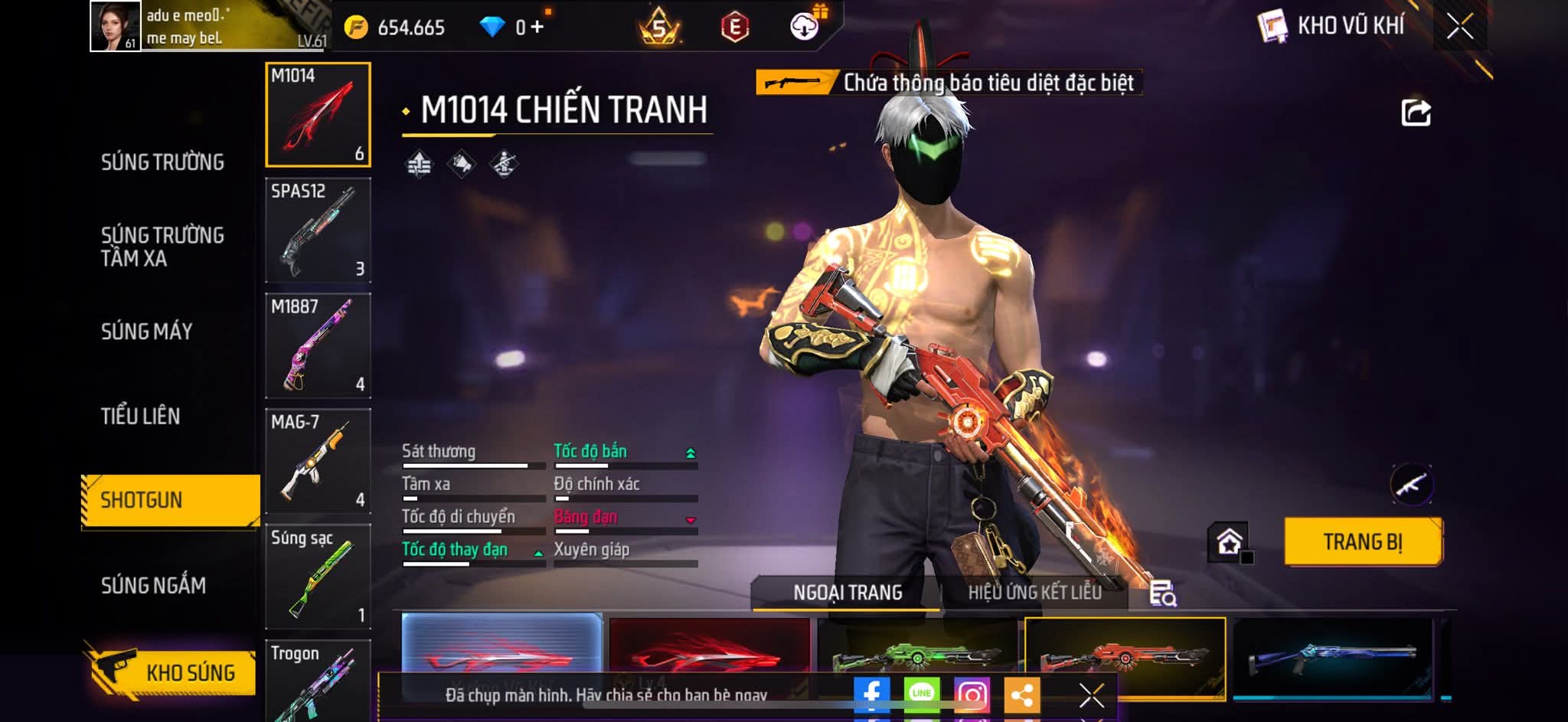Open the SÚNG TRƯỜNG TẦM XA category
The width and height of the screenshot is (1568, 722).
pyautogui.click(x=162, y=247)
